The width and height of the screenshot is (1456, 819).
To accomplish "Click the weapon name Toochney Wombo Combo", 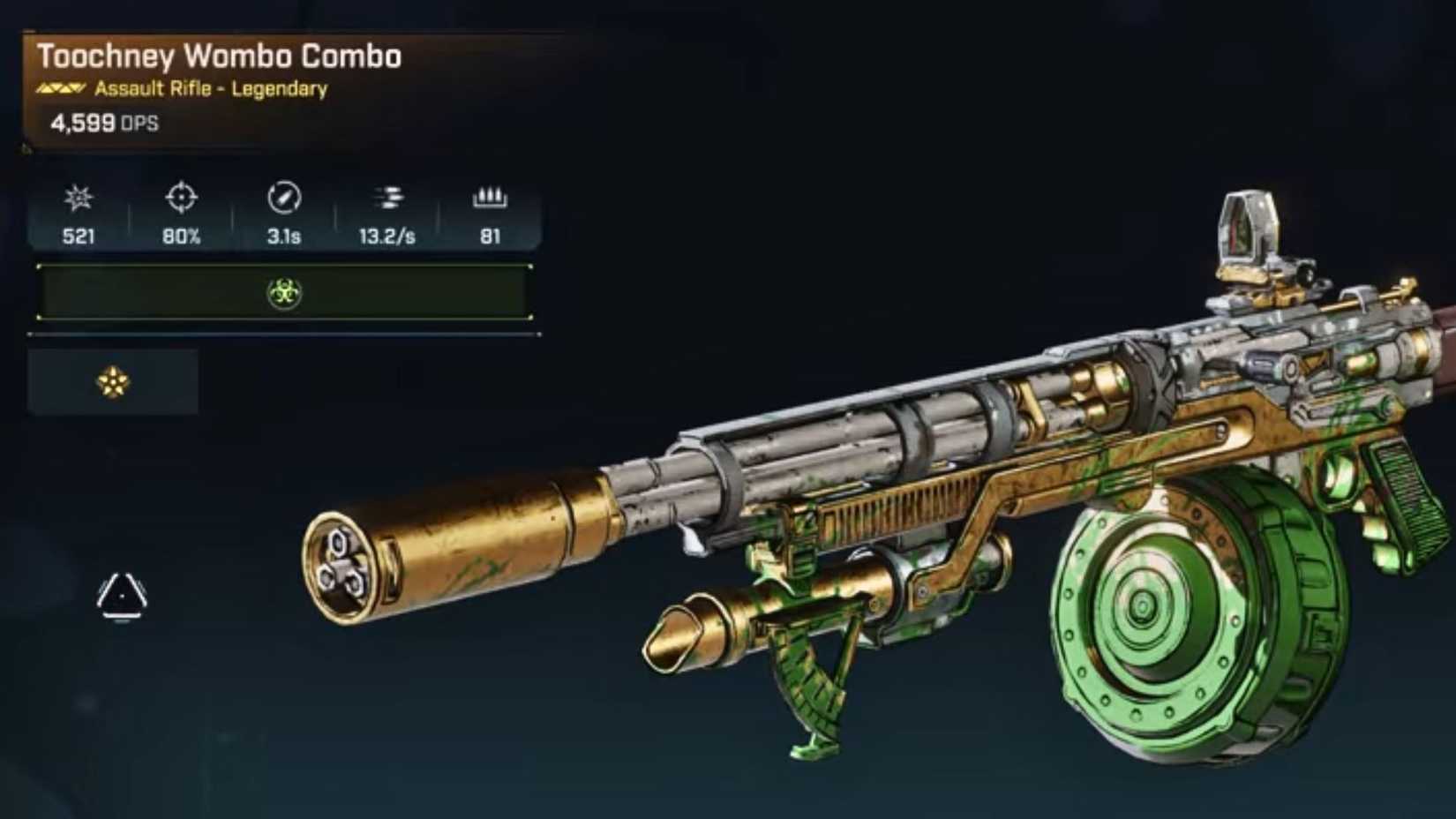I will pos(220,56).
